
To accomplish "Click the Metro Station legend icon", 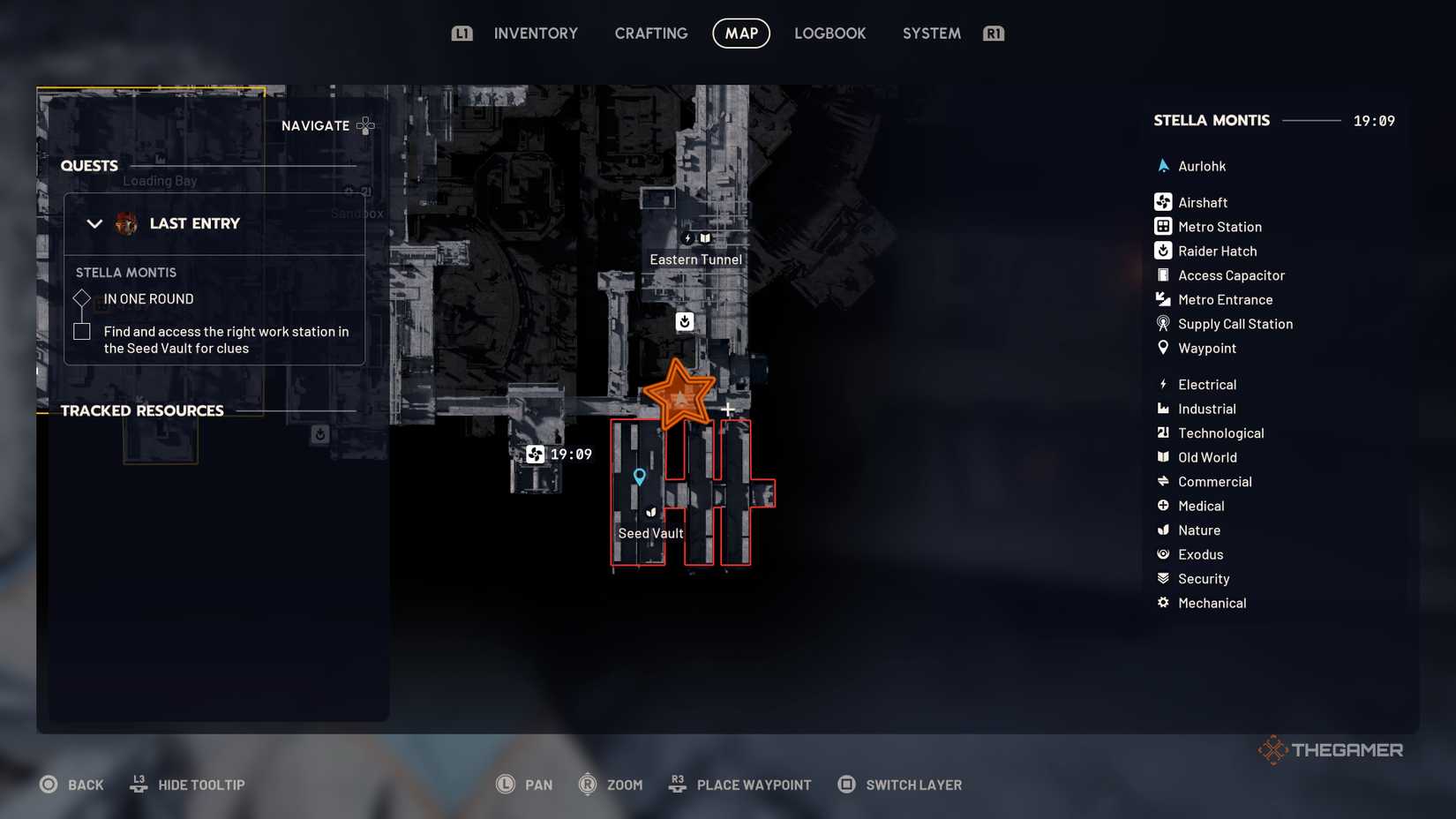I will click(x=1163, y=226).
